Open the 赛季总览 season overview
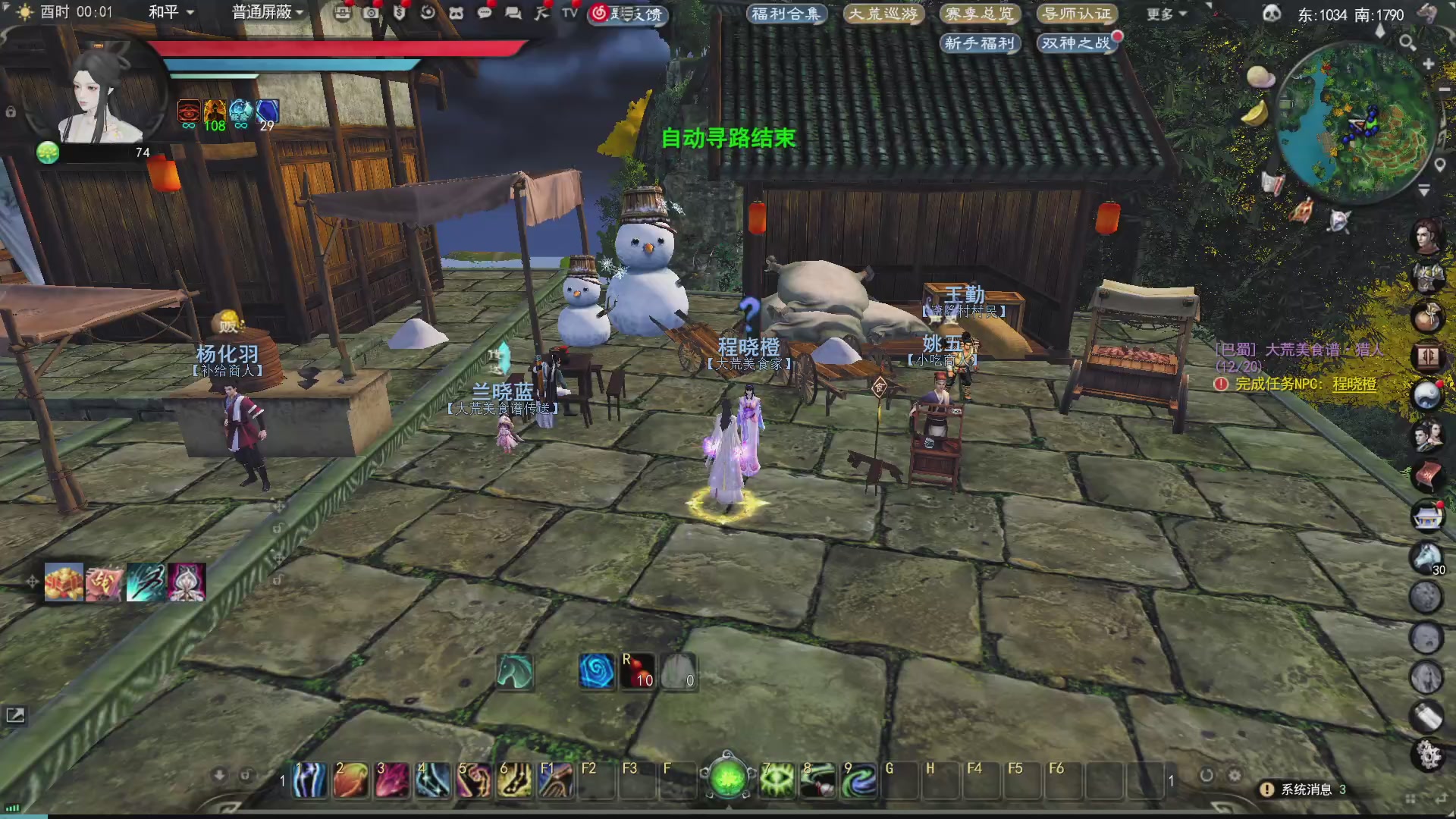 tap(979, 14)
